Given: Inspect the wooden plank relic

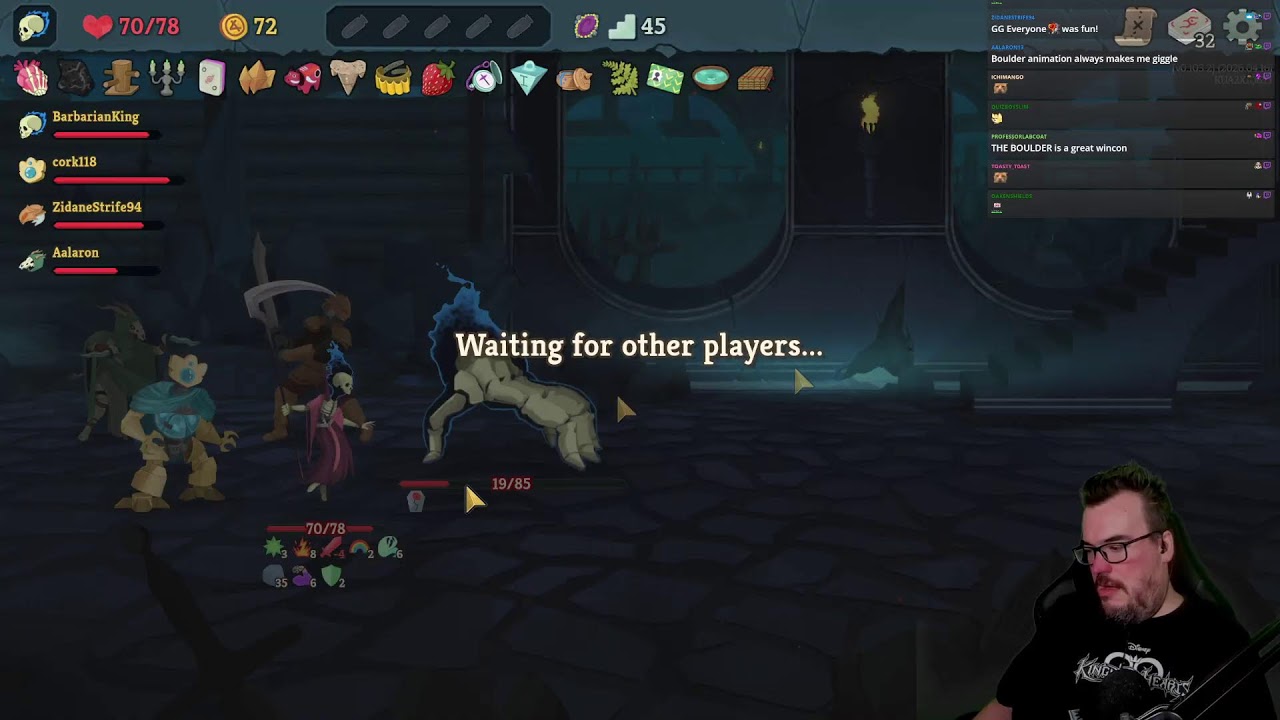Looking at the screenshot, I should [755, 78].
